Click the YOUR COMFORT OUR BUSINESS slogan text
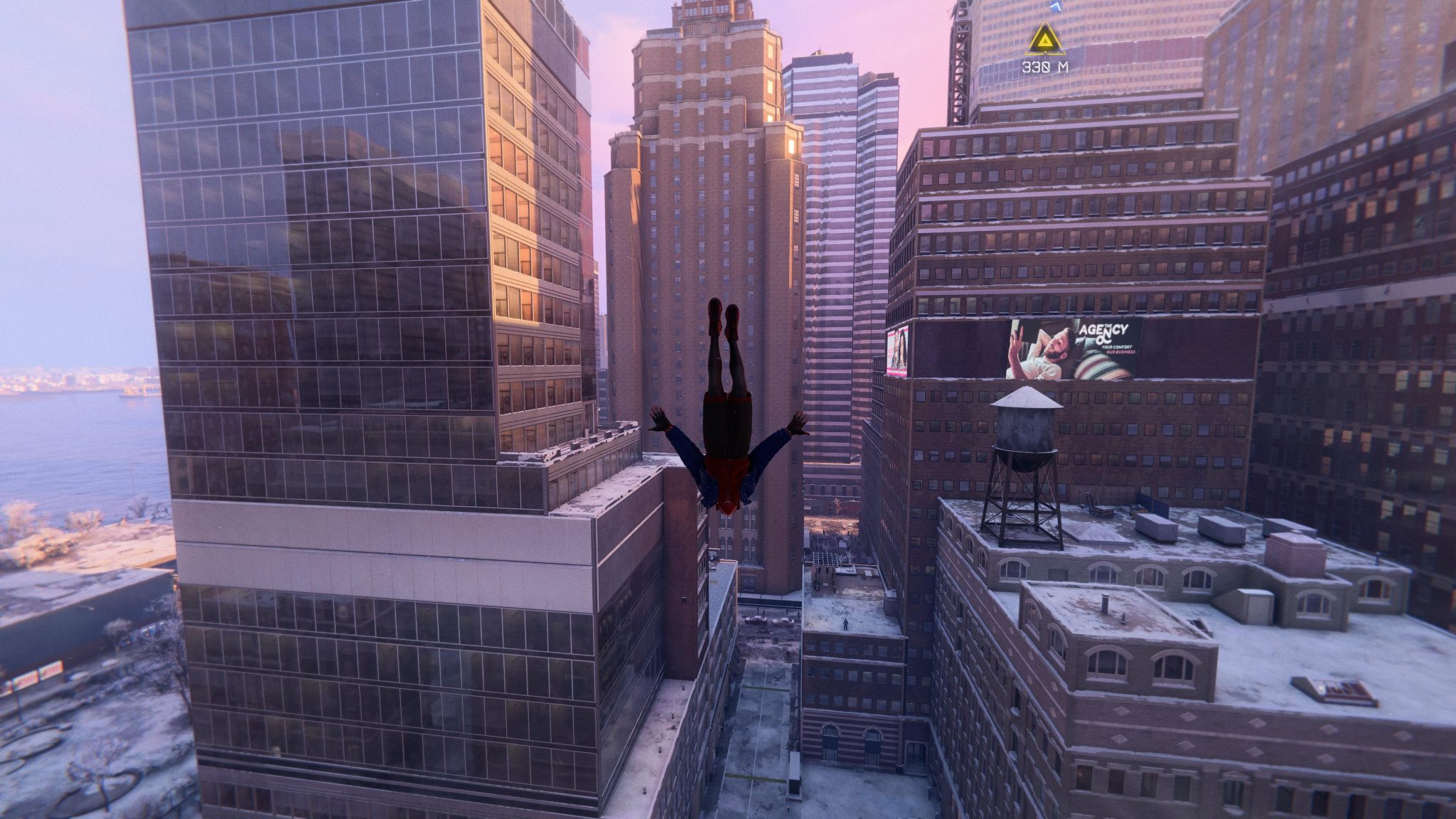 [1118, 349]
